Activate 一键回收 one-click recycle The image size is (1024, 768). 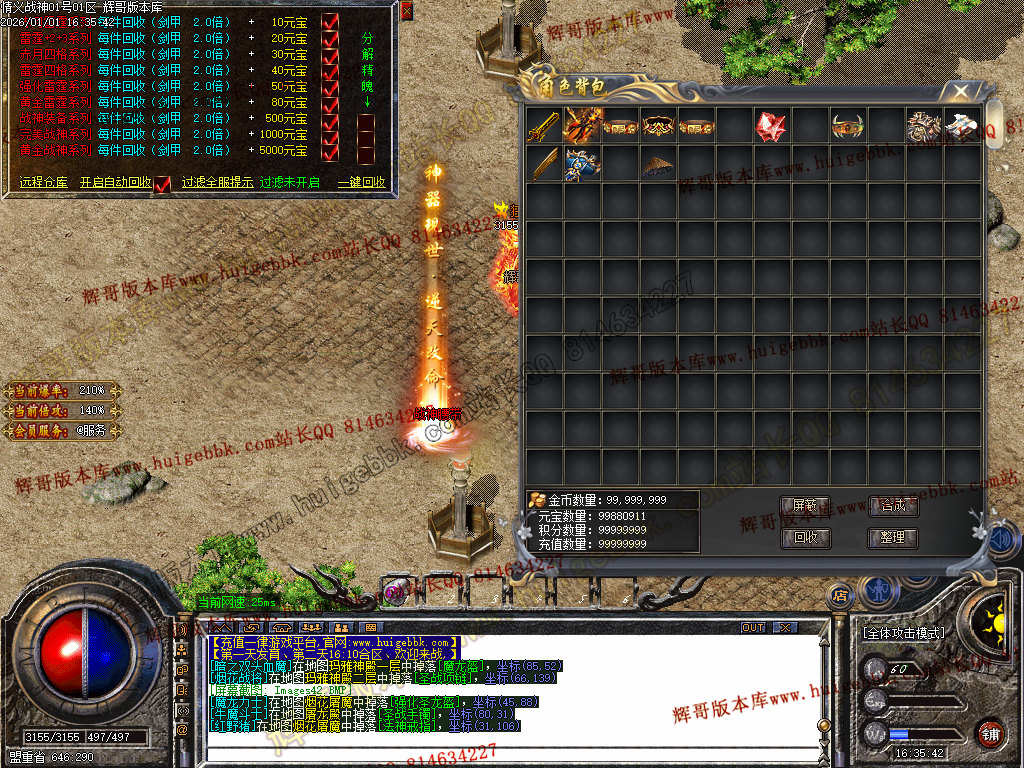tap(361, 183)
